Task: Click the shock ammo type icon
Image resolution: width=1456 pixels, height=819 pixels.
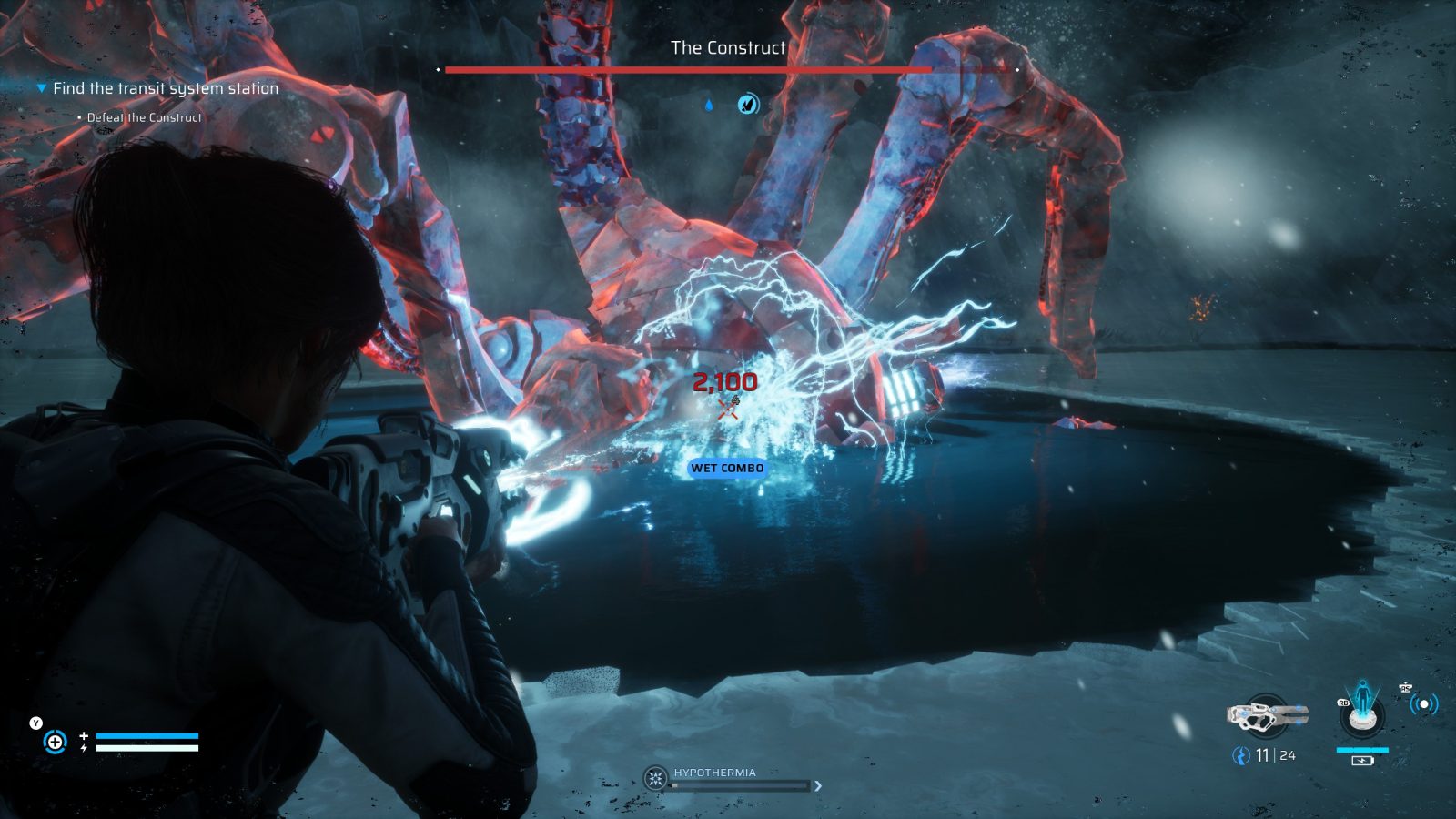Action: coord(1239,755)
